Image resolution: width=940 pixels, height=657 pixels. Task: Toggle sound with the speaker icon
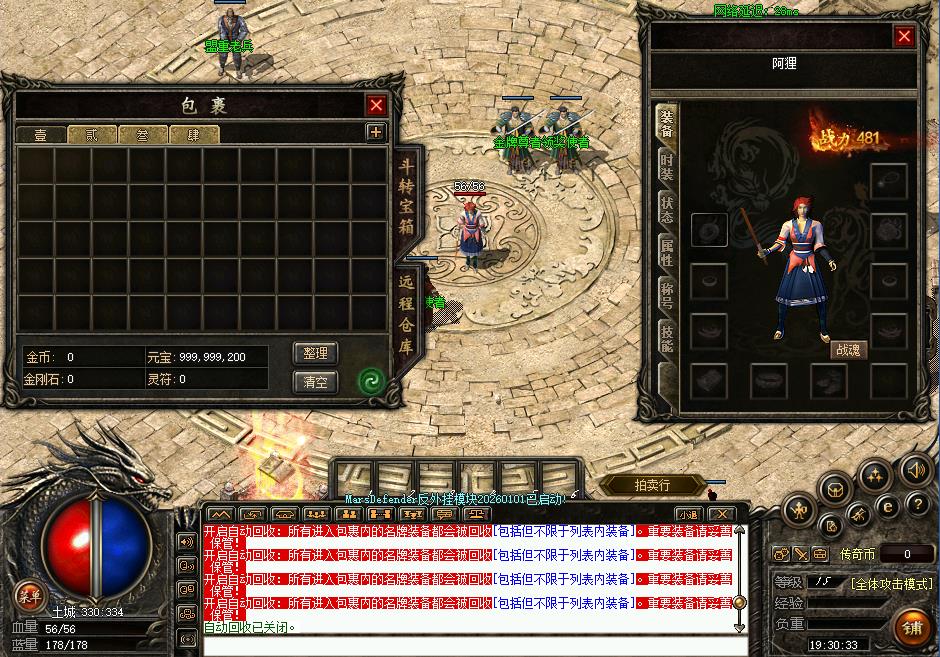click(x=916, y=468)
